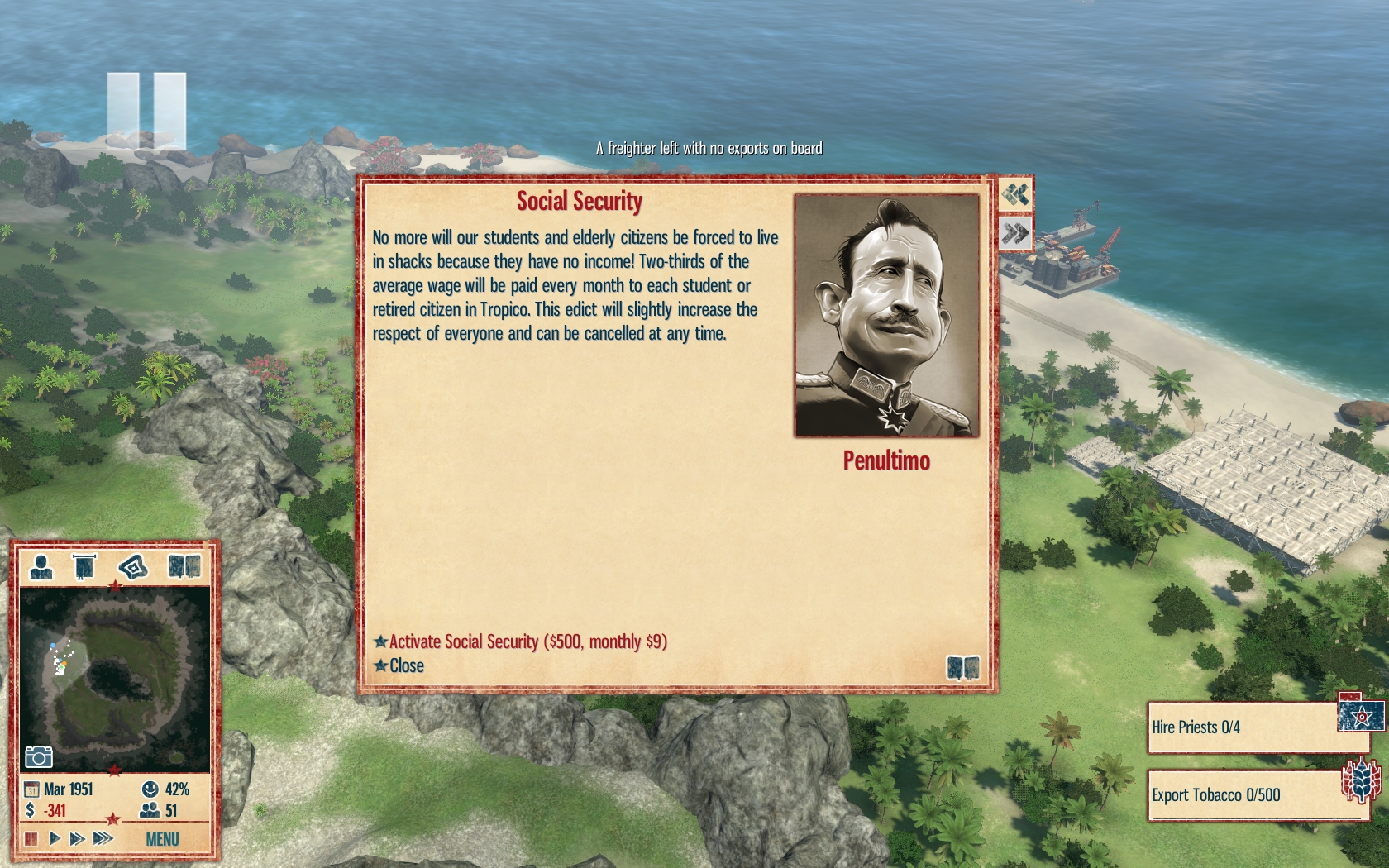The width and height of the screenshot is (1389, 868).
Task: Click on the island minimap
Action: coord(114,680)
